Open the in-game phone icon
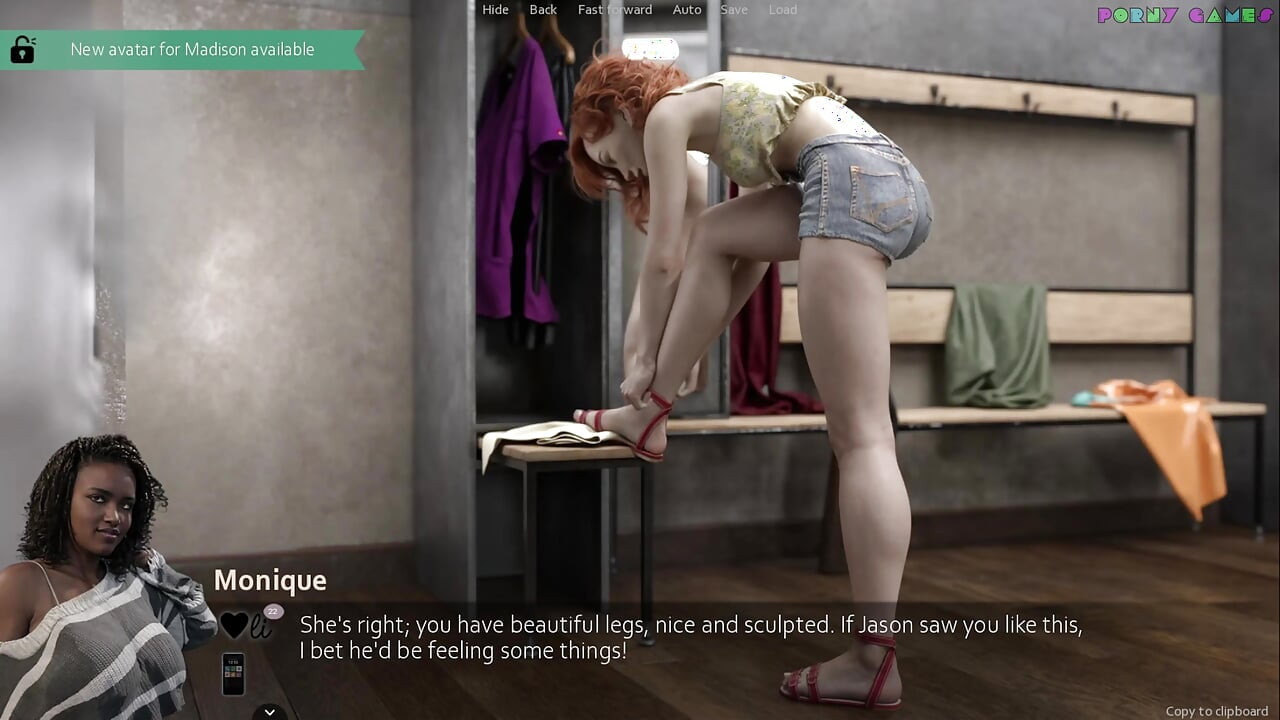1280x720 pixels. 233,675
